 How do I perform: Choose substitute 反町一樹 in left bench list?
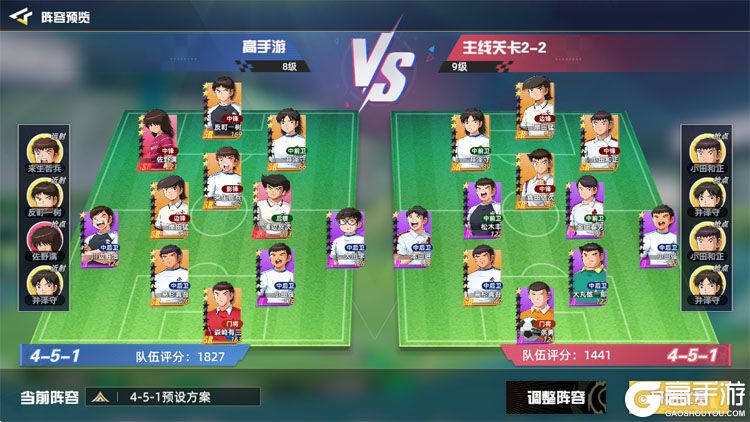pos(43,195)
